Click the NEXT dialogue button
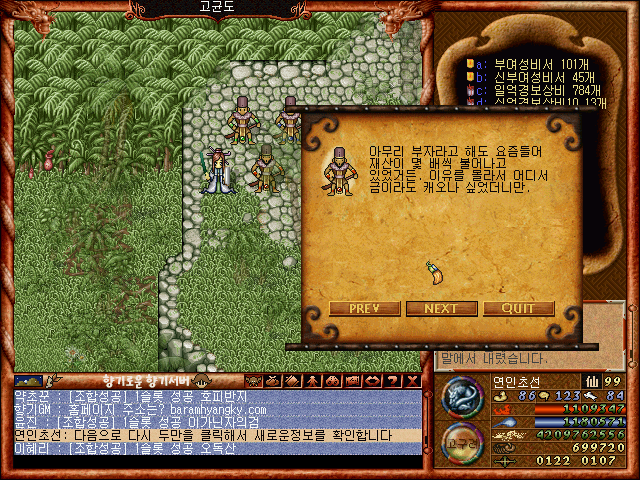Image resolution: width=640 pixels, height=480 pixels. pyautogui.click(x=440, y=308)
